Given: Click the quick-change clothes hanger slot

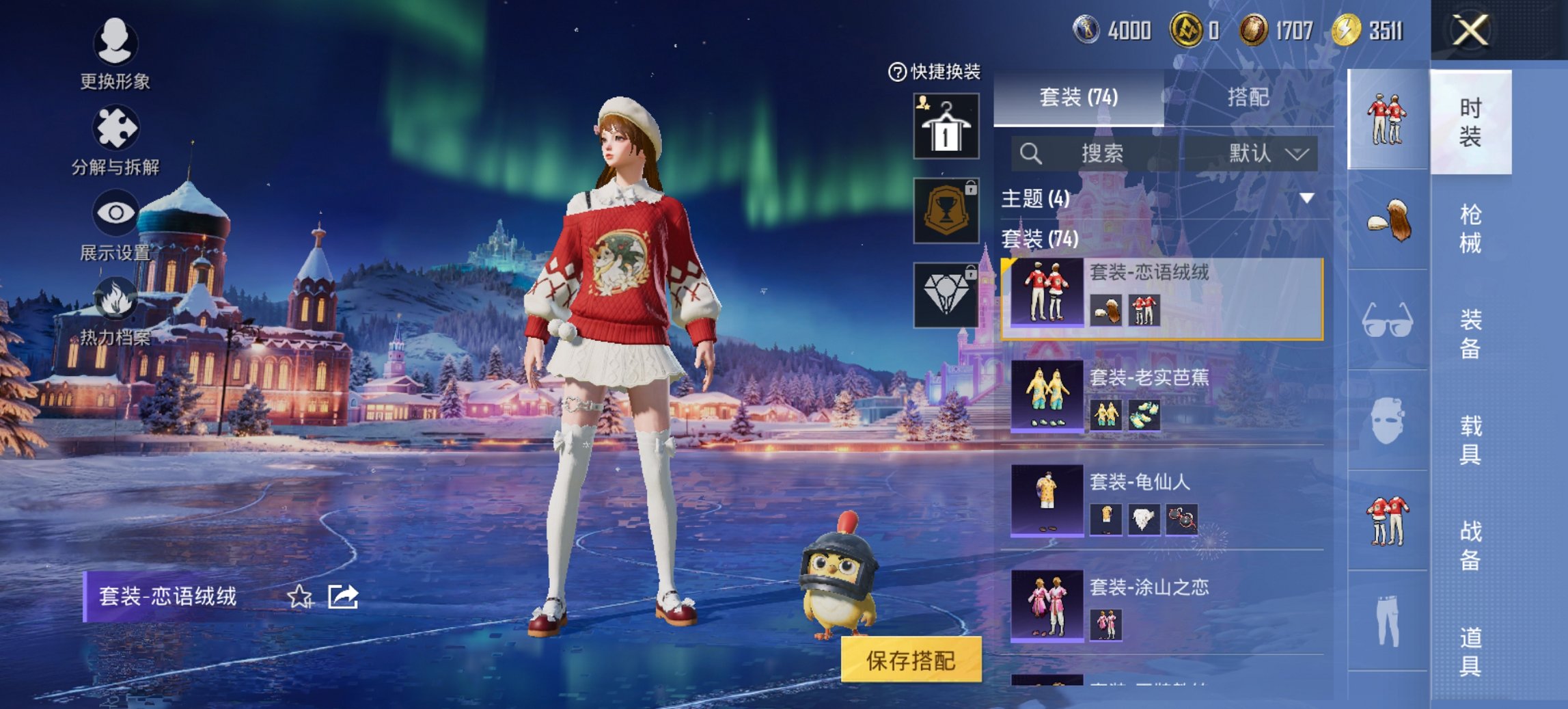Looking at the screenshot, I should [945, 125].
